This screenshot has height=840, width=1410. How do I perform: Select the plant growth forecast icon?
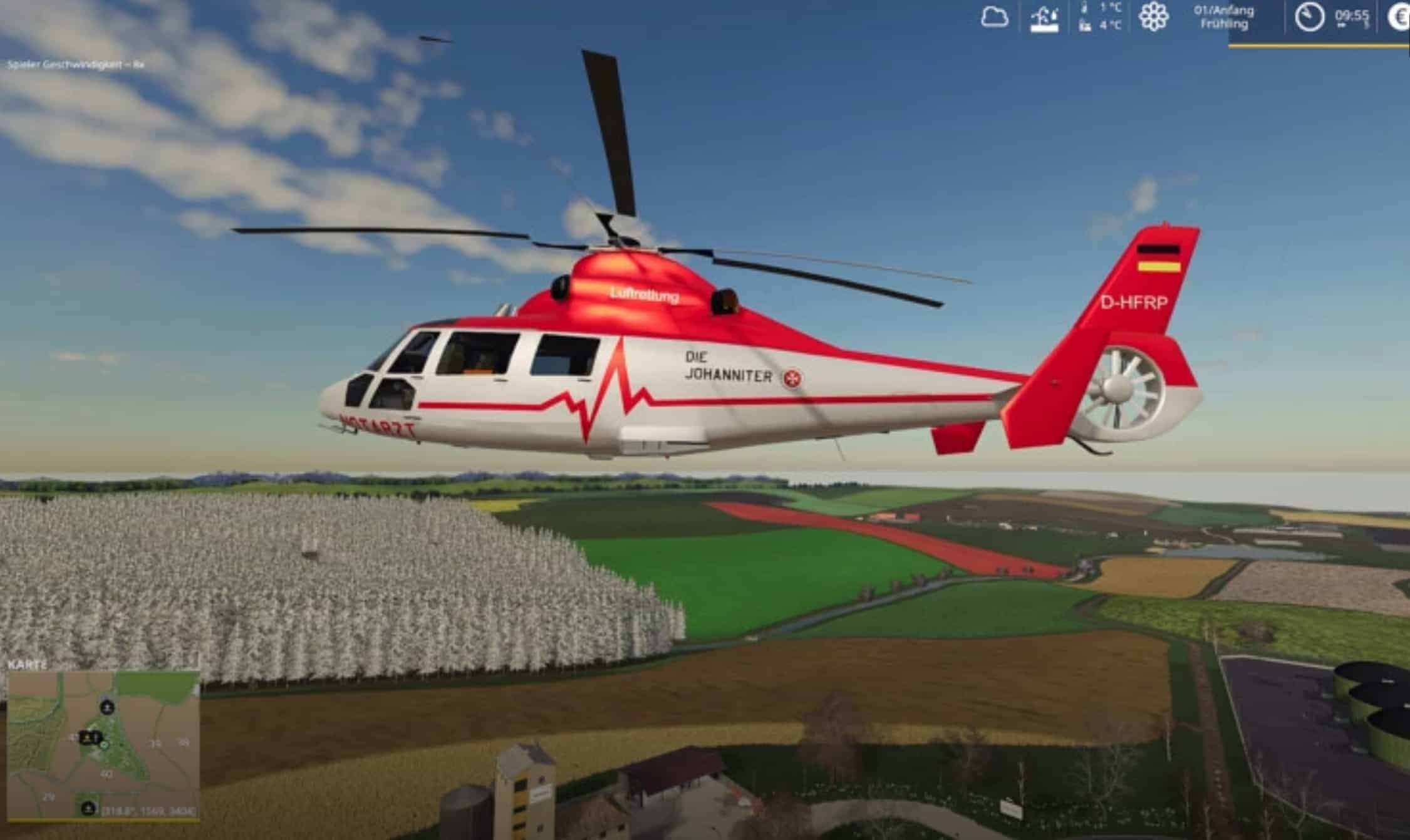point(1044,19)
